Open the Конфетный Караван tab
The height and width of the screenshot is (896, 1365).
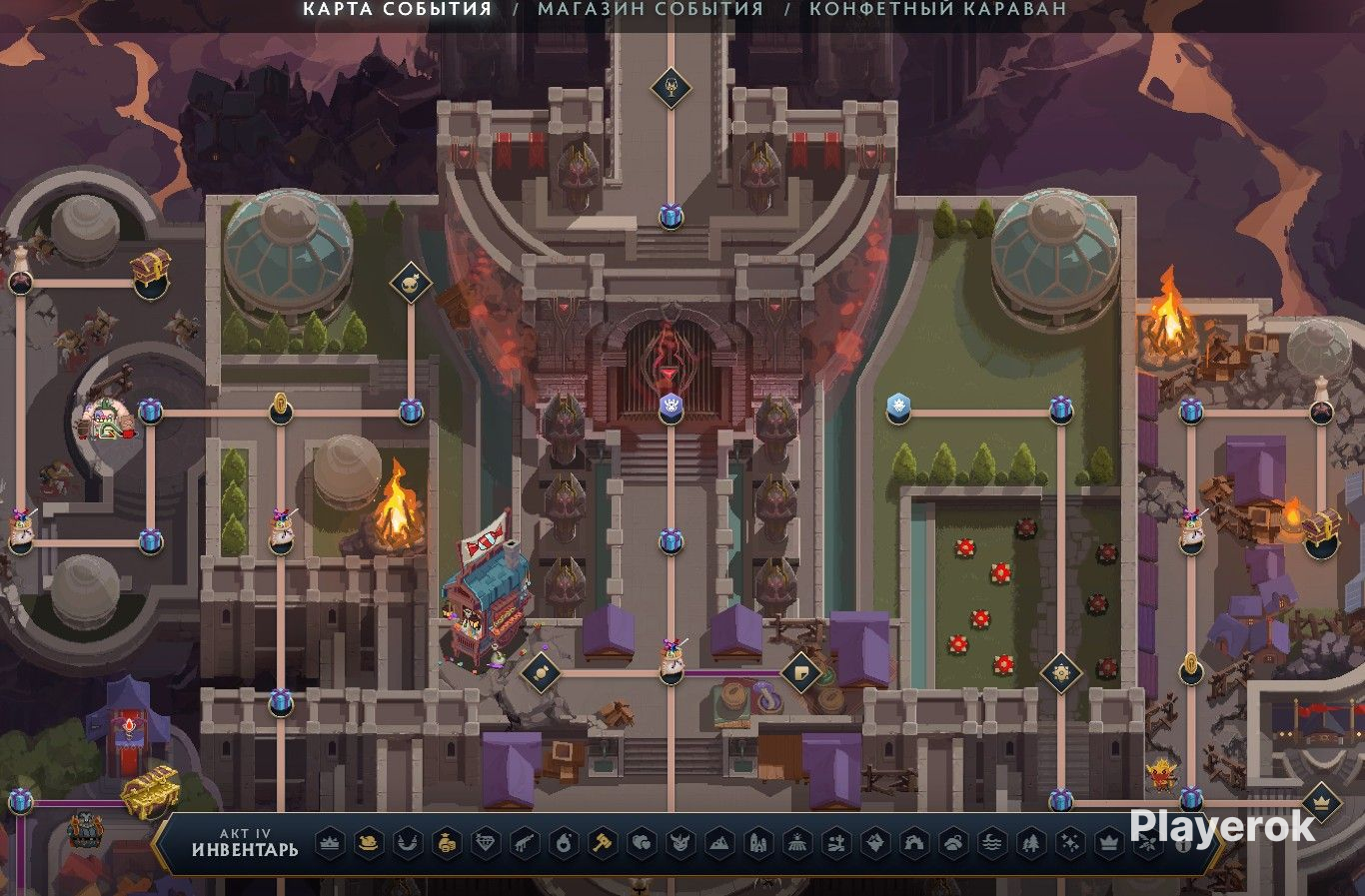tap(937, 9)
